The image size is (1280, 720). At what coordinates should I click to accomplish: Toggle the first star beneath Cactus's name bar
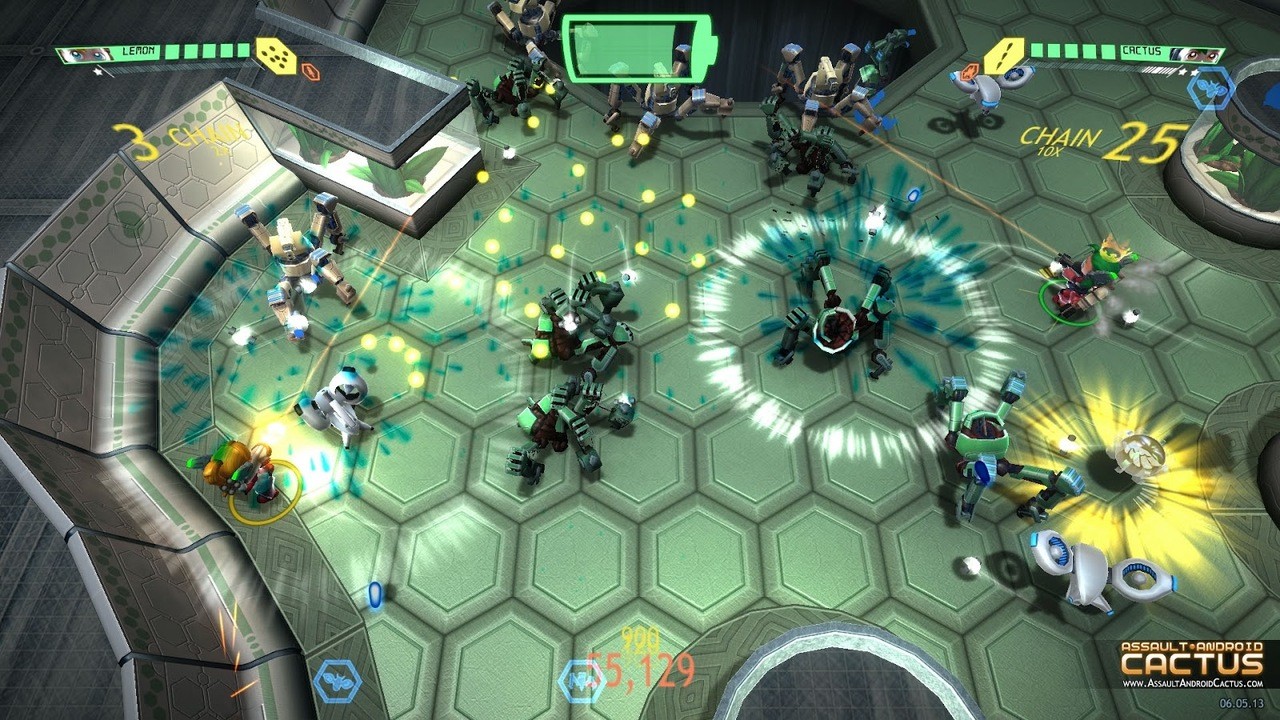(1183, 71)
